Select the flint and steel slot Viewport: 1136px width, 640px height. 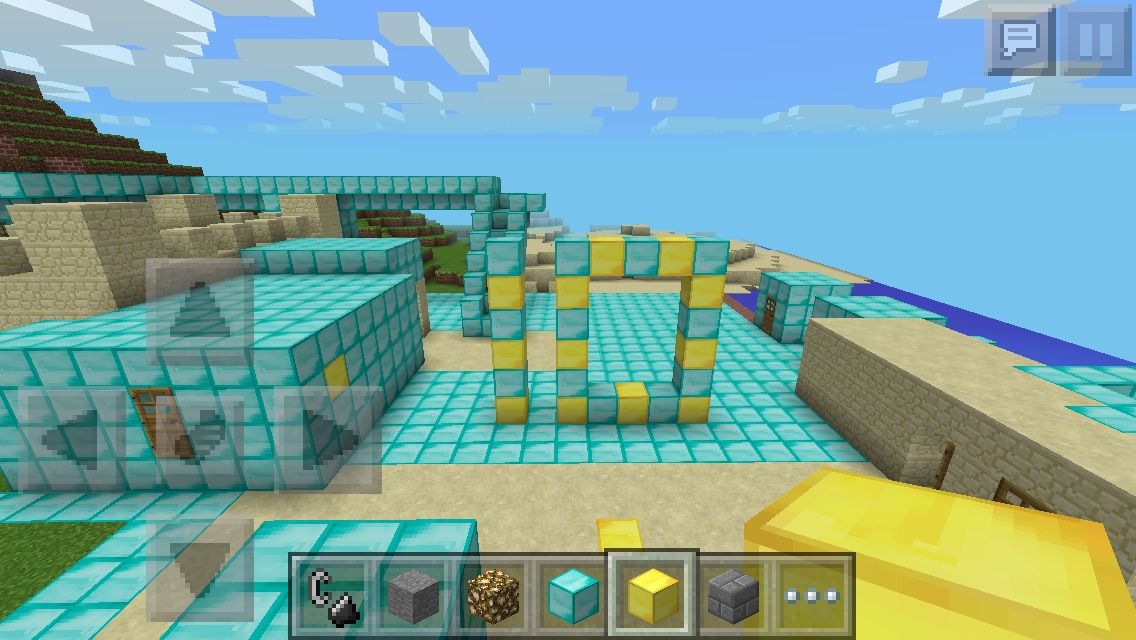(x=334, y=594)
